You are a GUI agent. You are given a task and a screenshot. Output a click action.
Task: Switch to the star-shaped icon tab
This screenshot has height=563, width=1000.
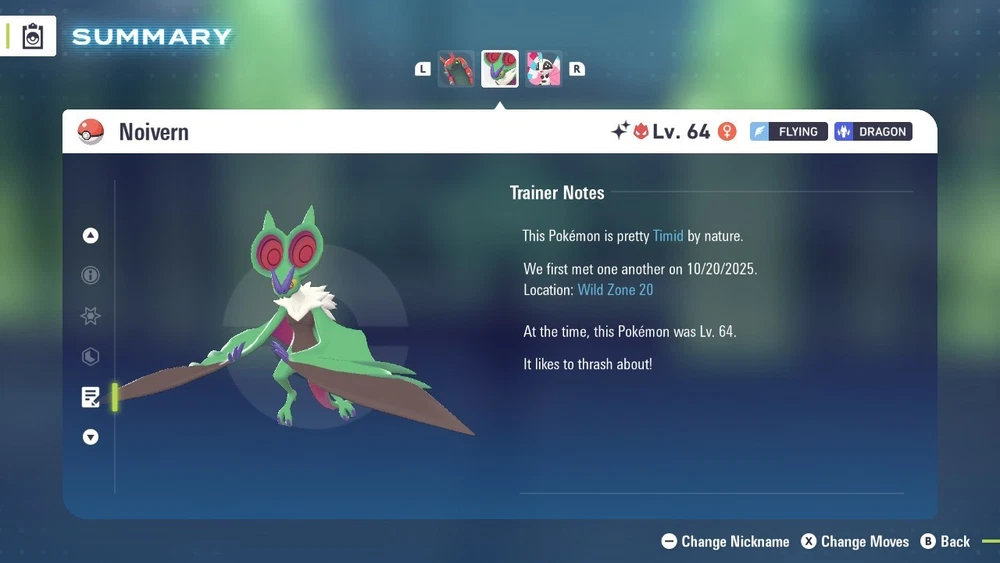coord(91,317)
